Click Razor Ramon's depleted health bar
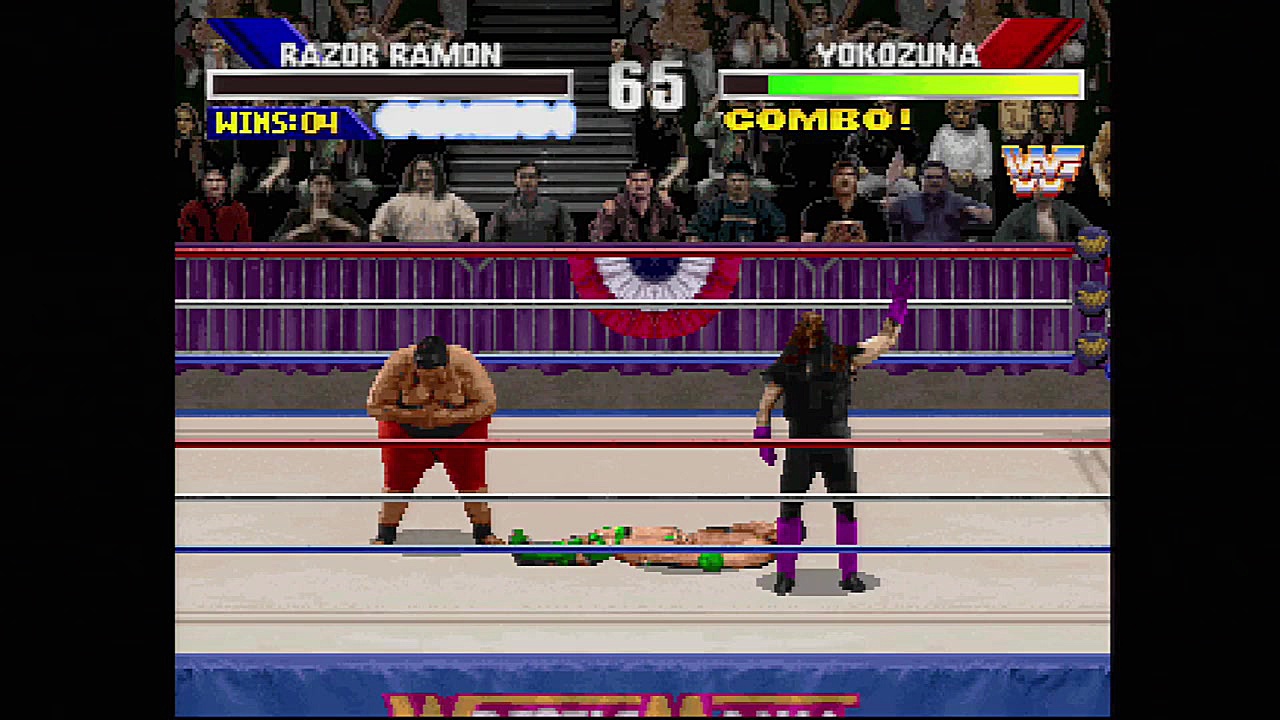Viewport: 1280px width, 720px height. click(x=390, y=85)
